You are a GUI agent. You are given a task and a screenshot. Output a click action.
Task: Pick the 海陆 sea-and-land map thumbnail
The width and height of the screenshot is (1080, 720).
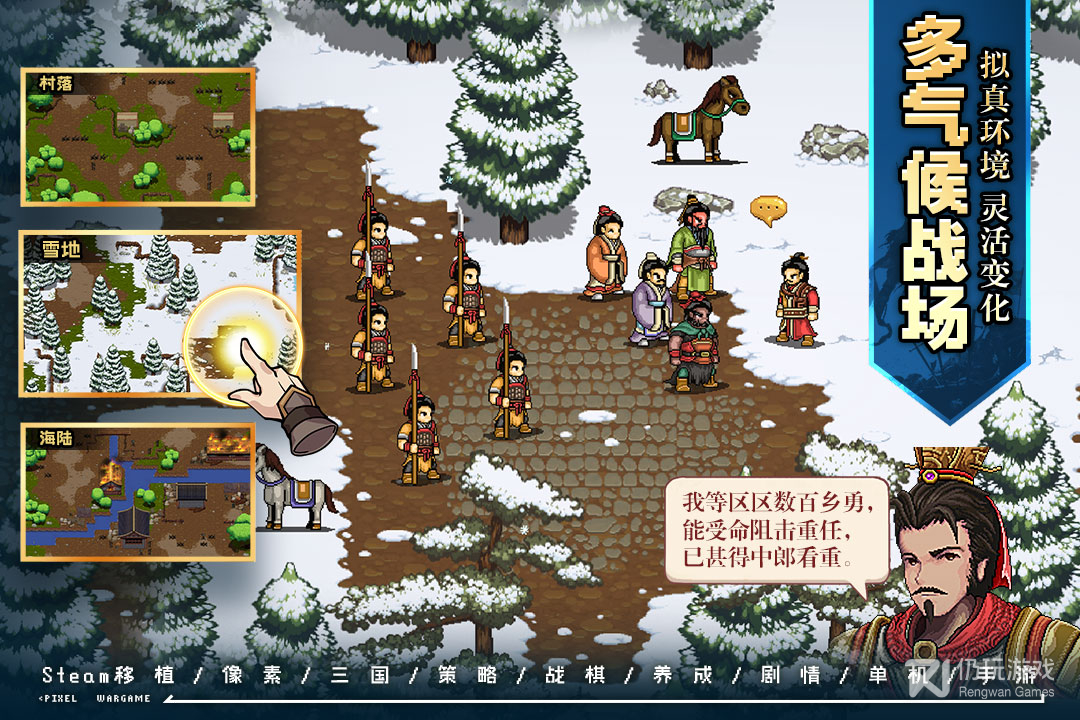coord(138,491)
